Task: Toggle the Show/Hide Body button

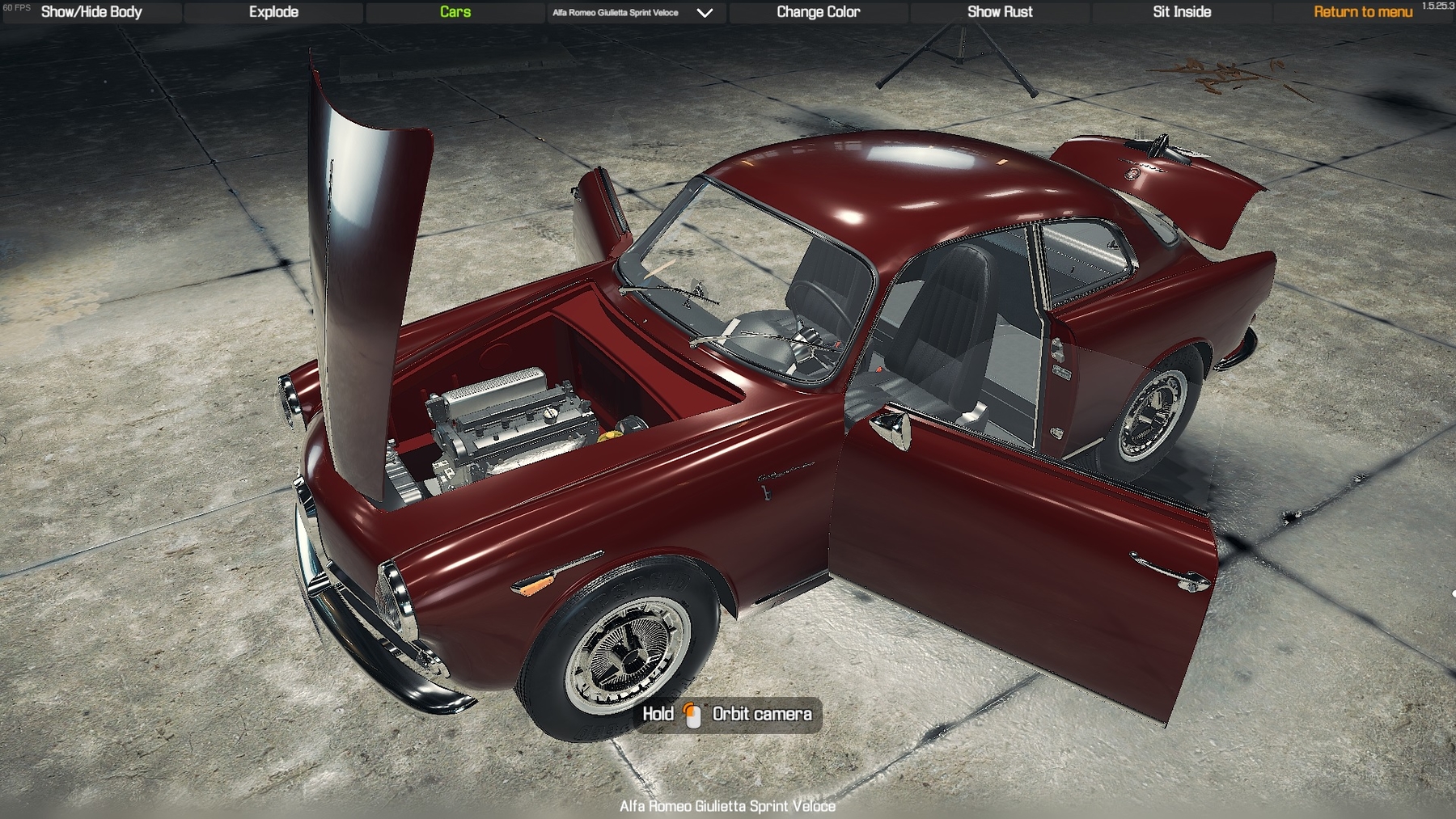Action: [x=91, y=12]
